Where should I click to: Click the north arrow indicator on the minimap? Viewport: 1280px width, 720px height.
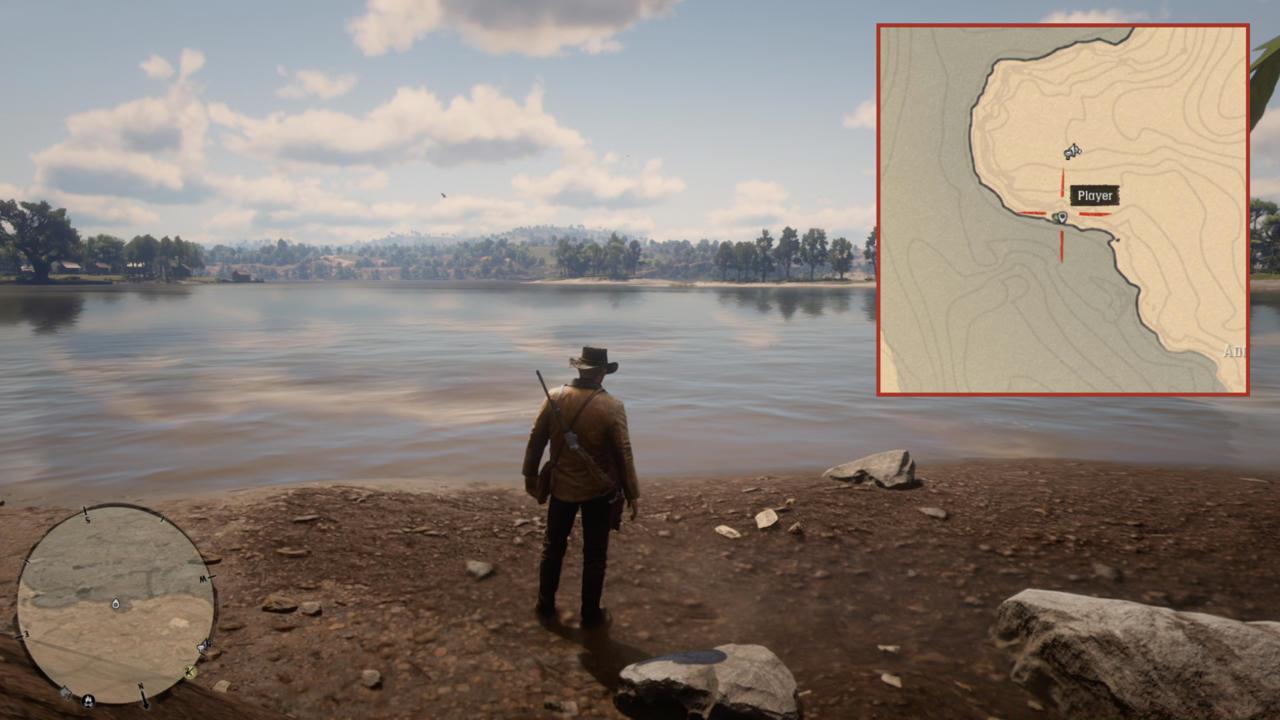[144, 696]
